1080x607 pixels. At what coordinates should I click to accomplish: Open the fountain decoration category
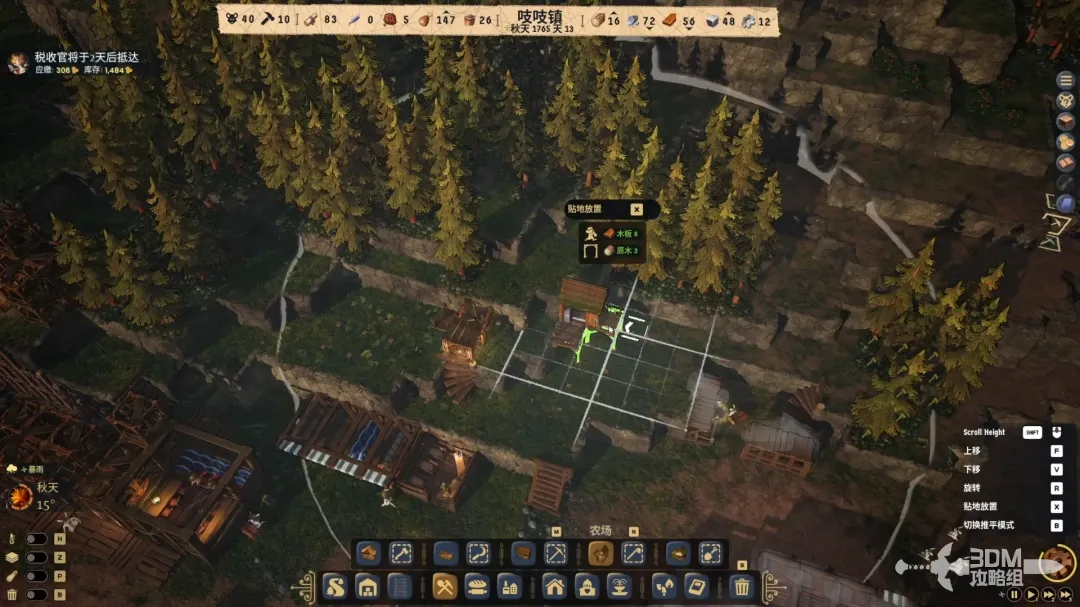click(x=618, y=586)
